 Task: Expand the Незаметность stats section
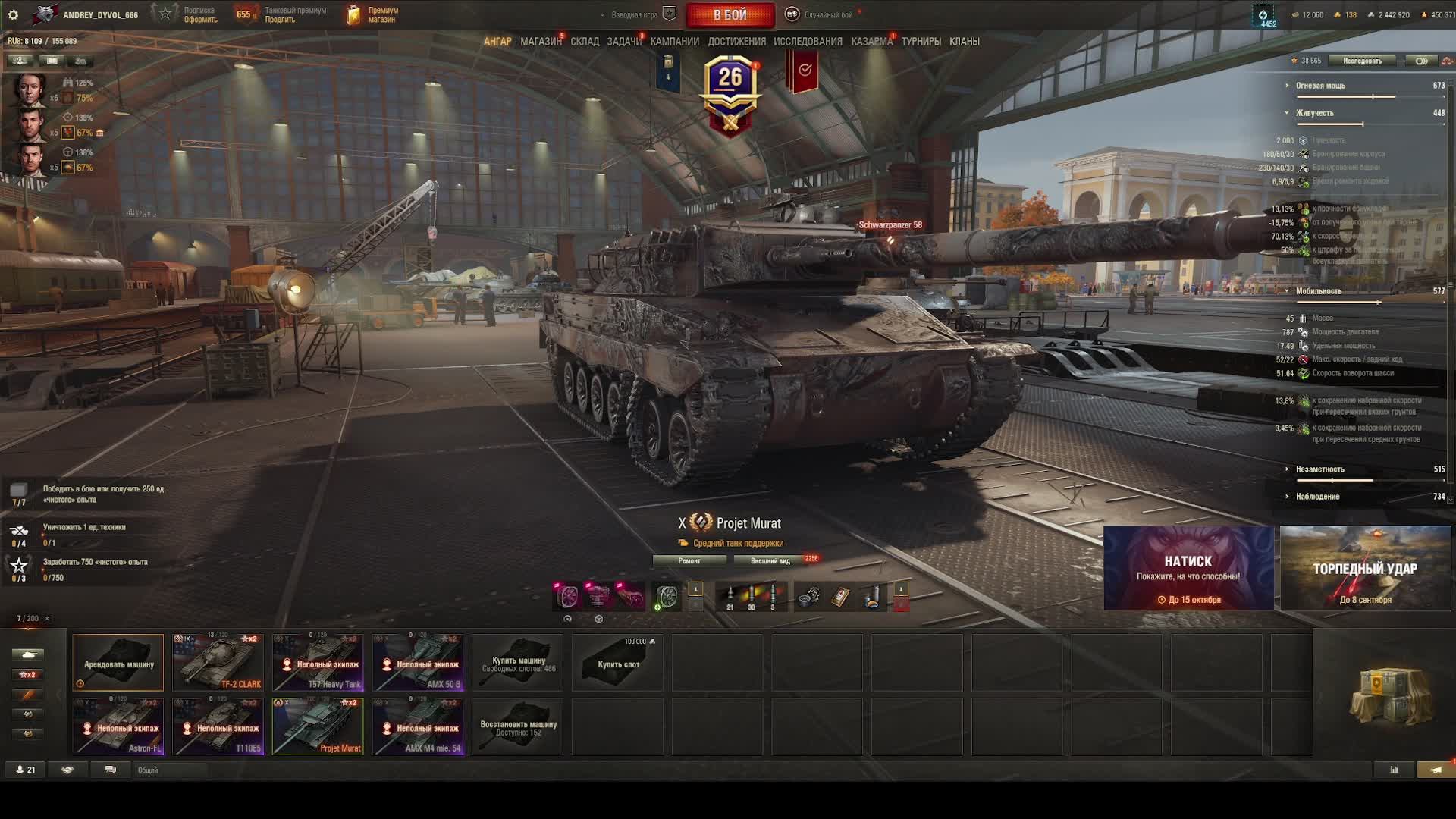(1319, 469)
